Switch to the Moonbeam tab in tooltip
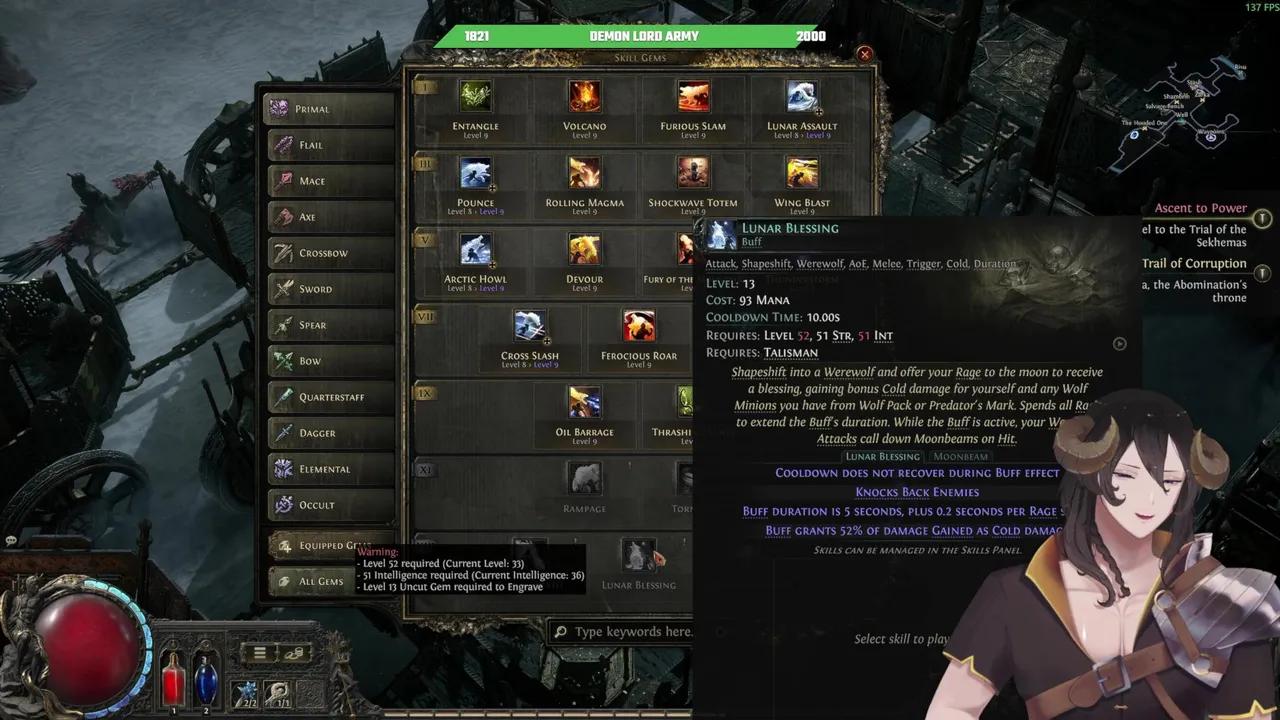The image size is (1280, 720). [960, 456]
